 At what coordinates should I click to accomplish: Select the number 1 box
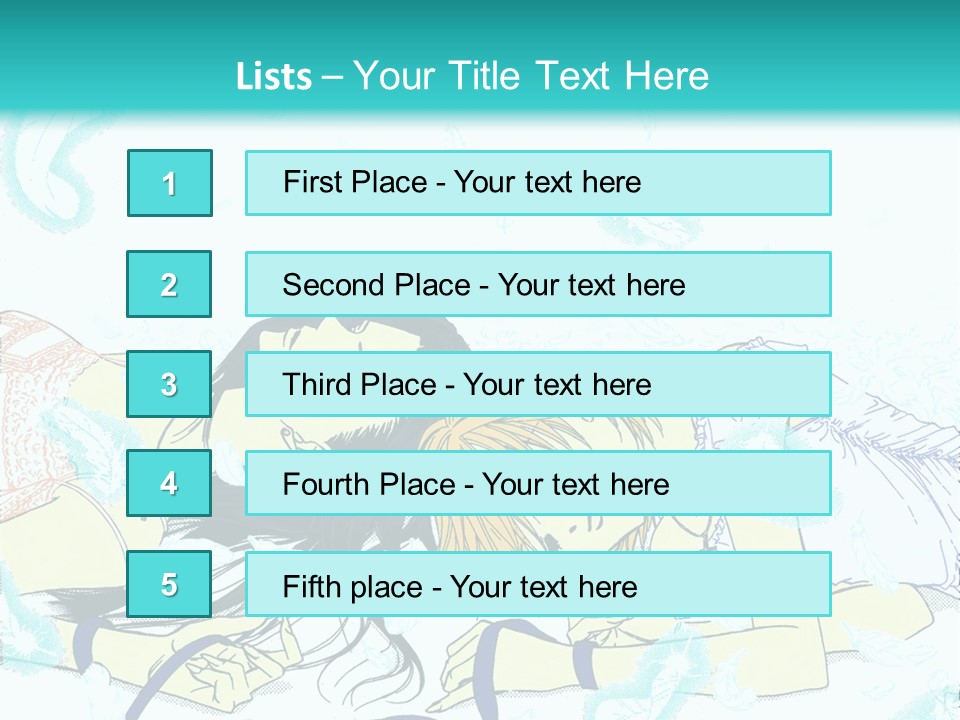170,183
